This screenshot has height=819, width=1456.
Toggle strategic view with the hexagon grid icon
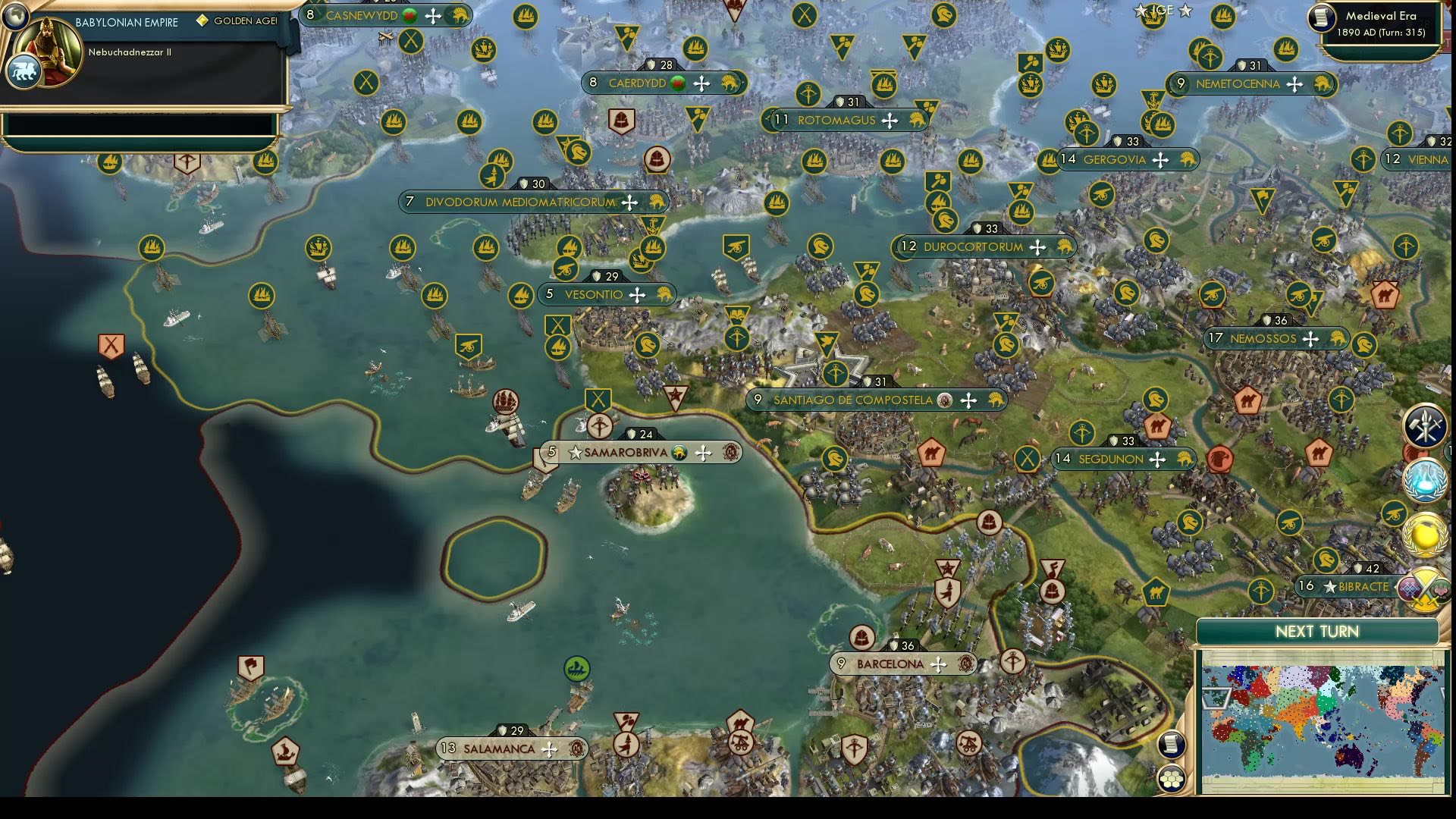click(x=1172, y=779)
